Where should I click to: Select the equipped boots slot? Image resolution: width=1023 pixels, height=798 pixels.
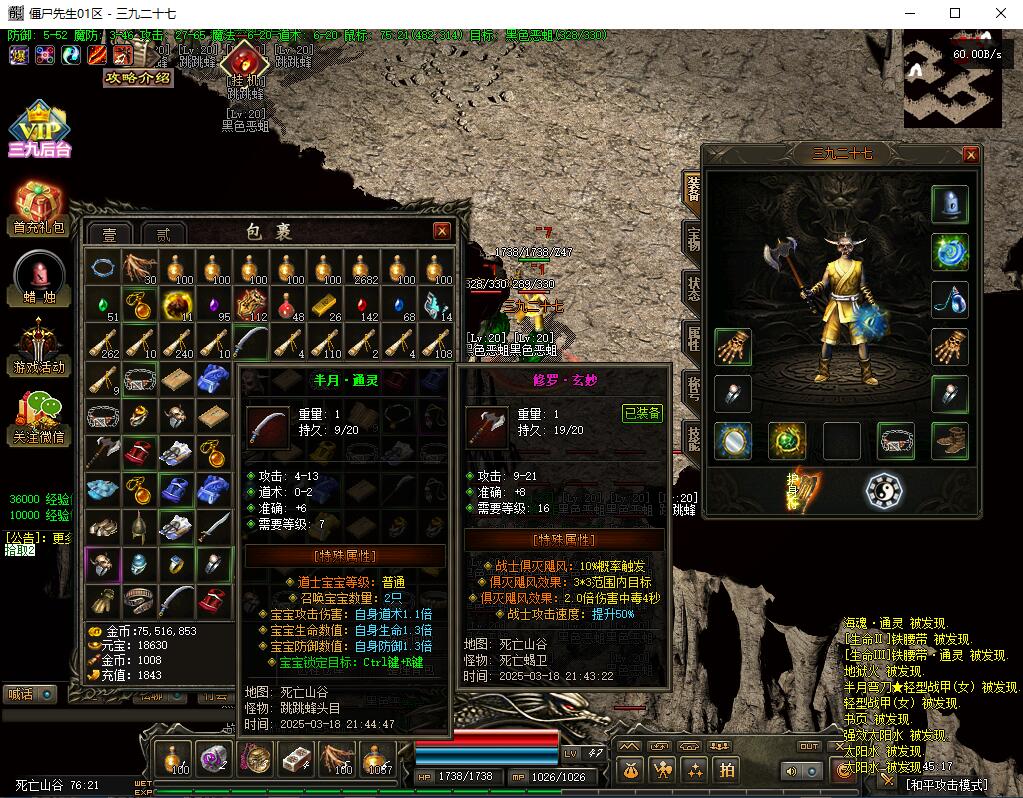(x=950, y=440)
